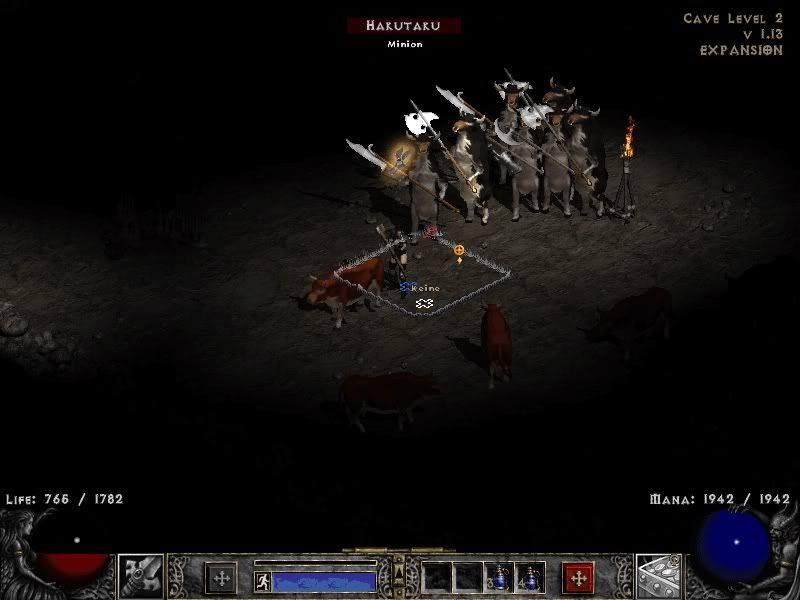This screenshot has height=600, width=800.
Task: Open the right-click skill selector
Action: [x=659, y=576]
